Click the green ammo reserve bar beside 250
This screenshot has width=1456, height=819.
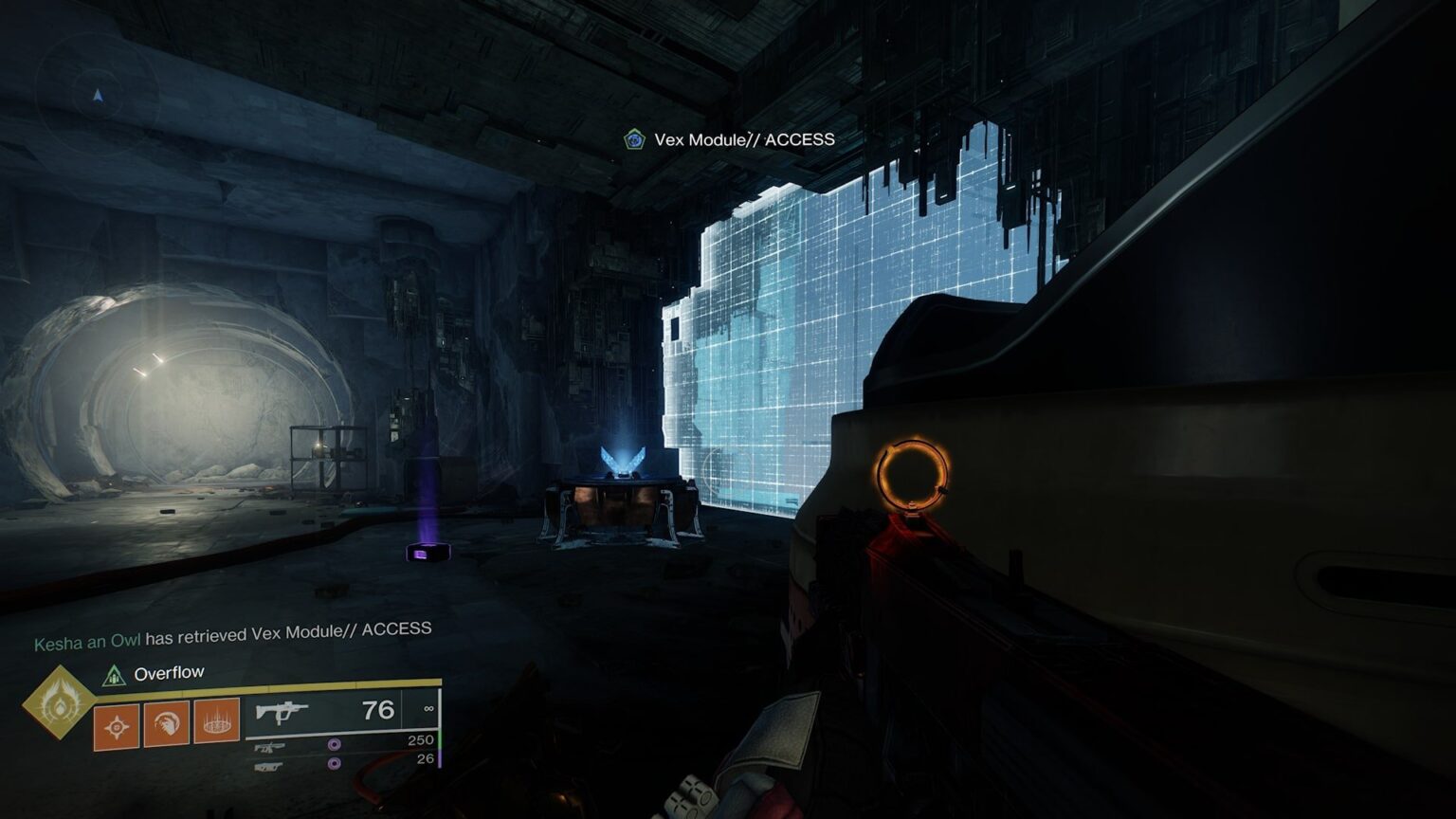[x=440, y=739]
